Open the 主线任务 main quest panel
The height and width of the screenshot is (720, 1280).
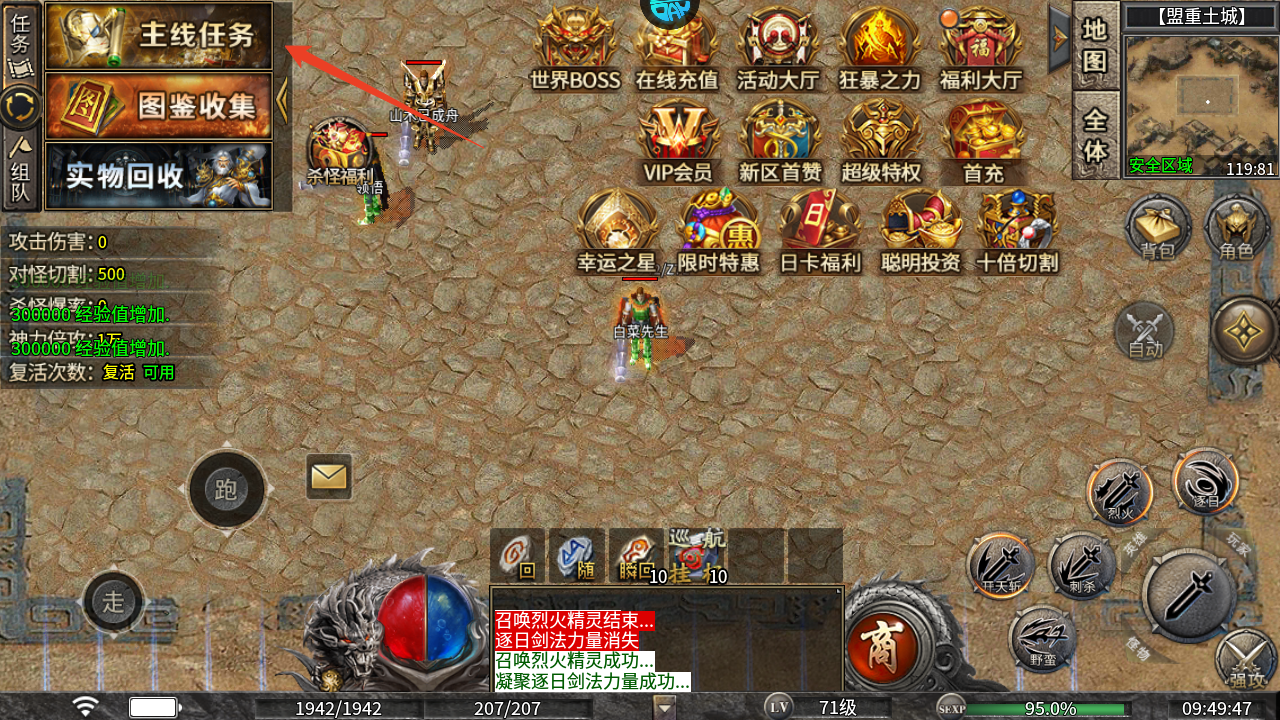point(159,36)
